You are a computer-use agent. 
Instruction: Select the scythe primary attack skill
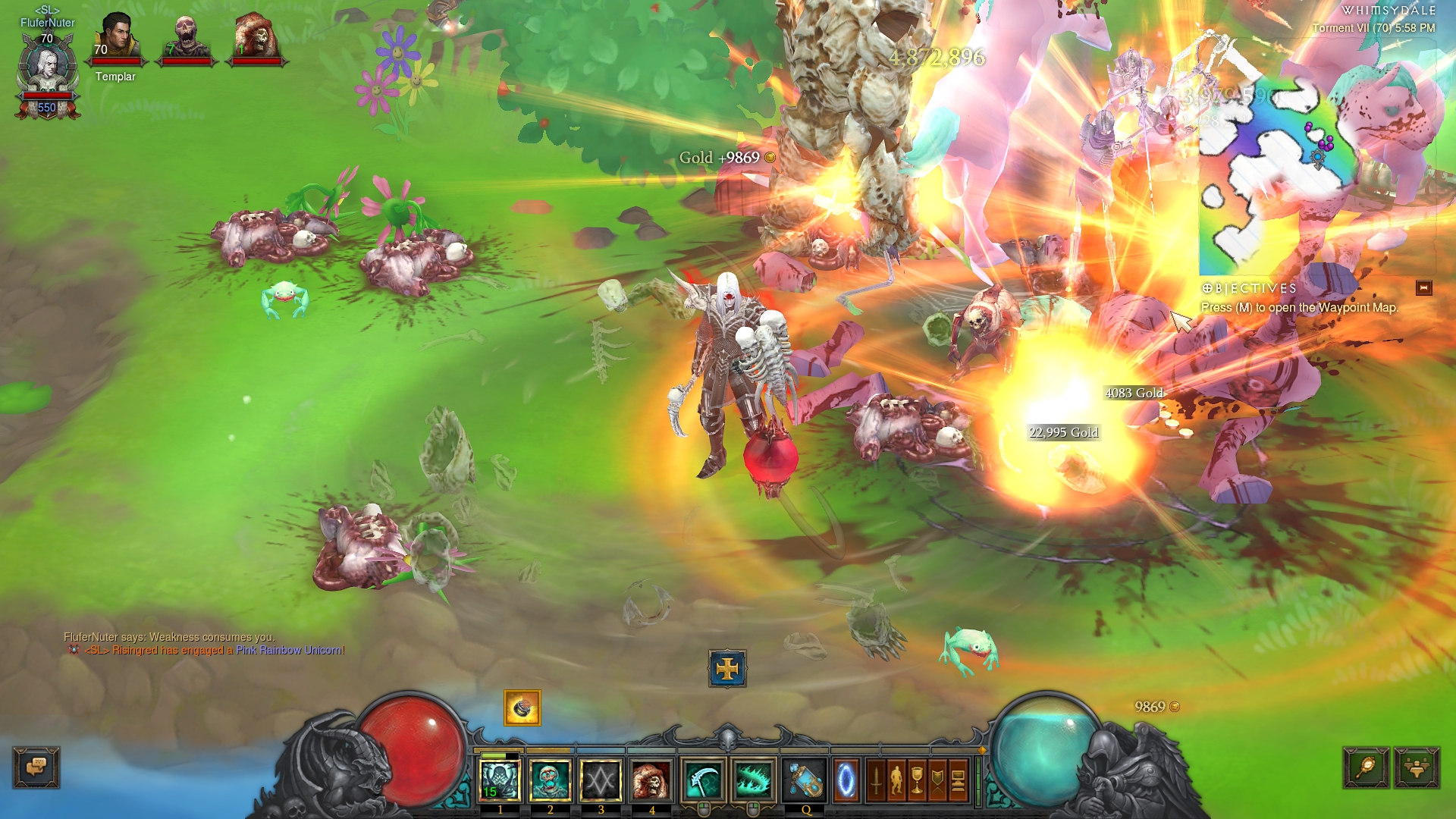pos(703,780)
